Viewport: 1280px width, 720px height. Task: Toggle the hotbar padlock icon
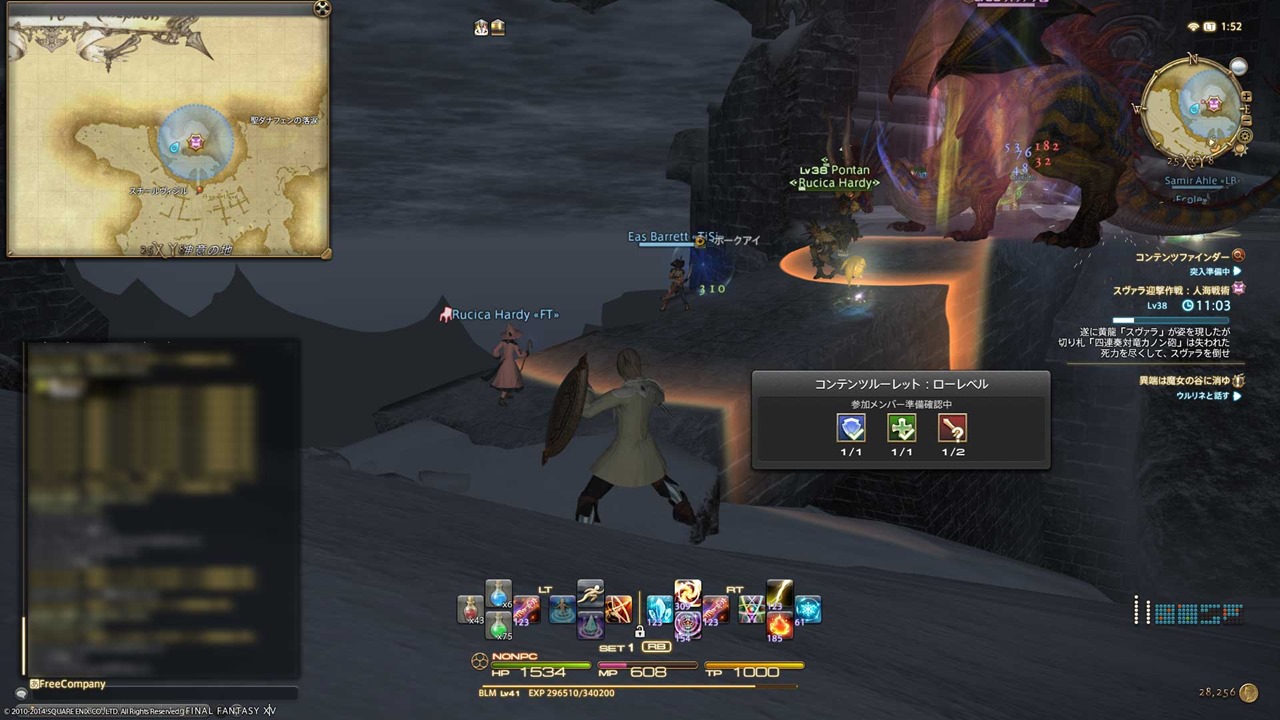(x=639, y=632)
